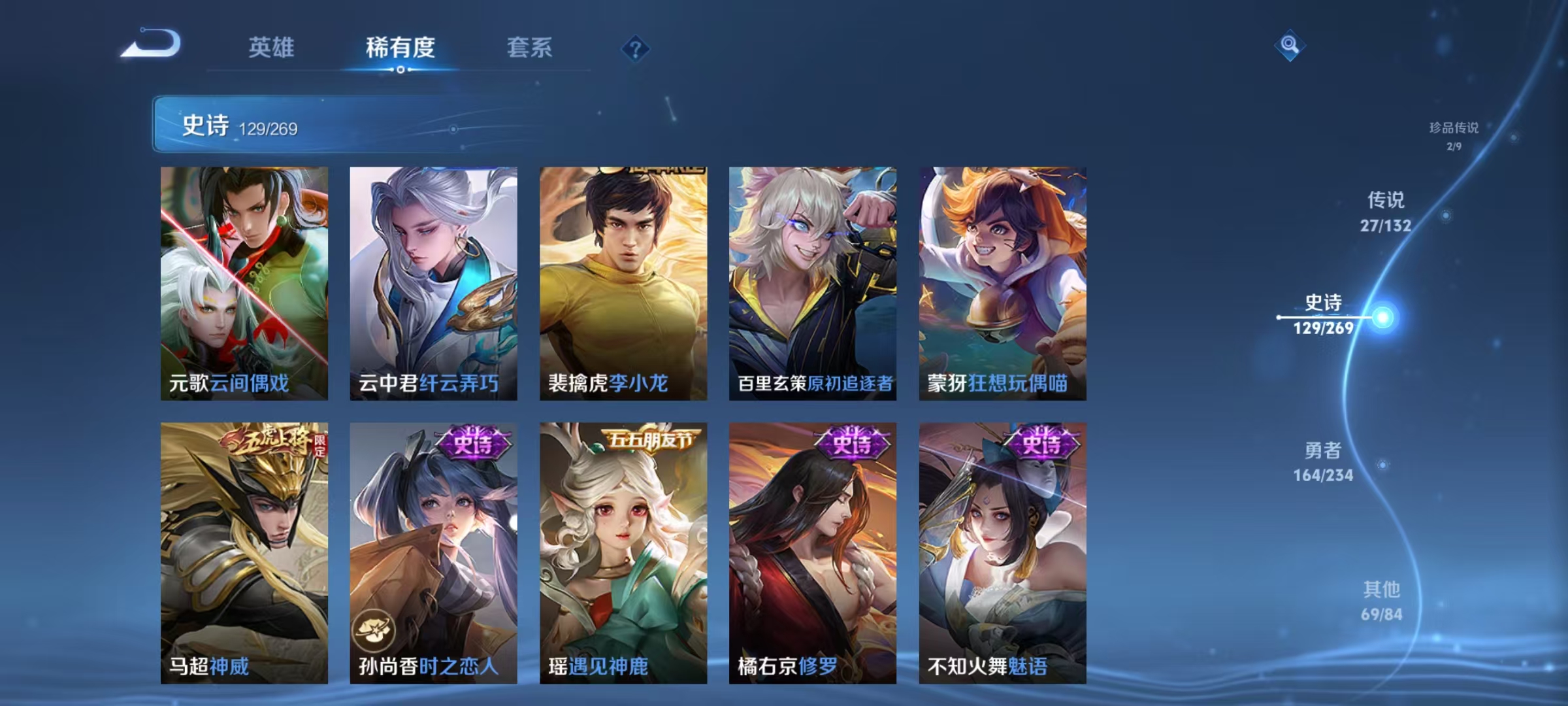Switch to the 英雄 tab
This screenshot has width=1568, height=706.
(272, 47)
